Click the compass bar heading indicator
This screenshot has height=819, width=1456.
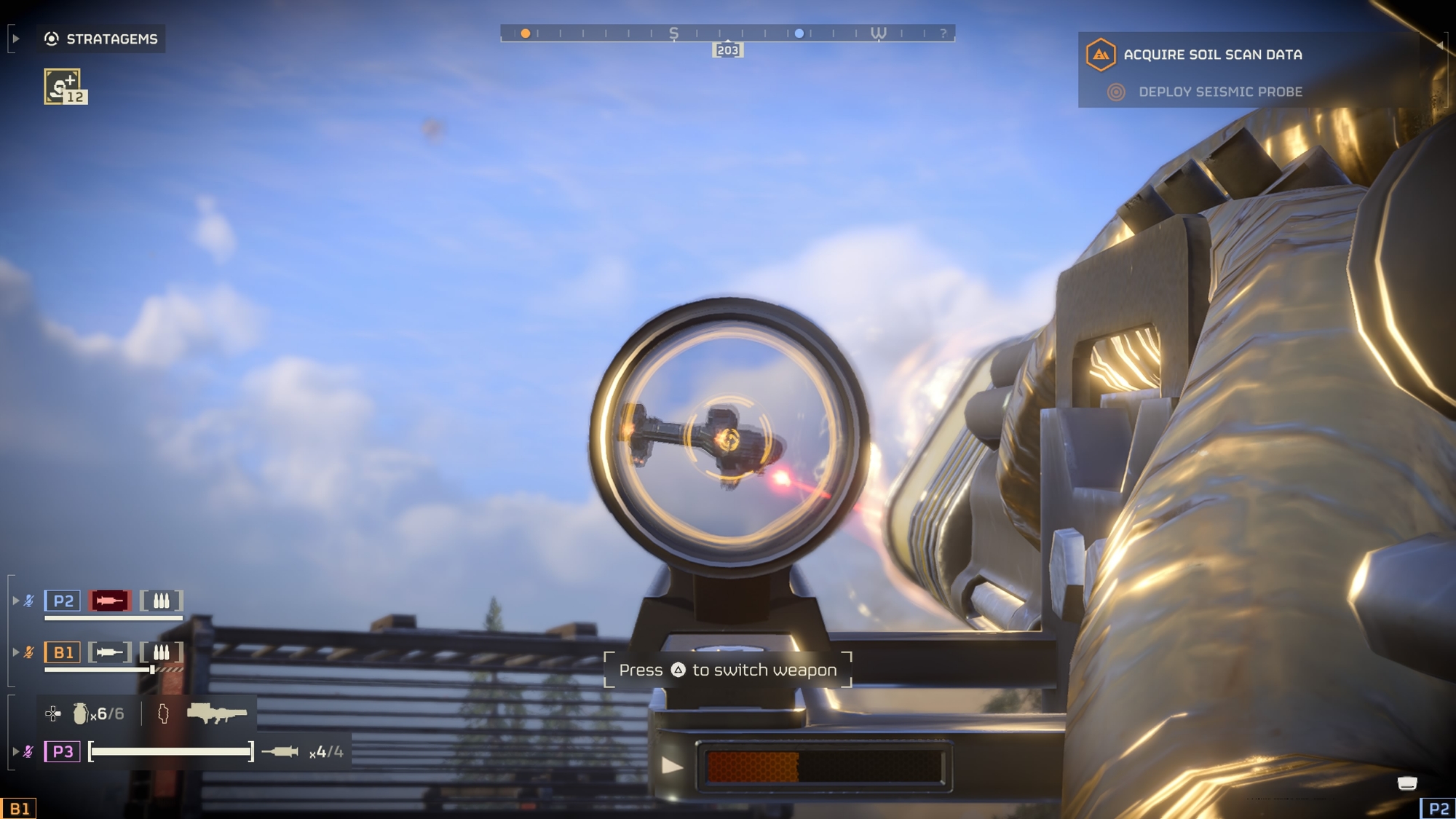pyautogui.click(x=727, y=50)
